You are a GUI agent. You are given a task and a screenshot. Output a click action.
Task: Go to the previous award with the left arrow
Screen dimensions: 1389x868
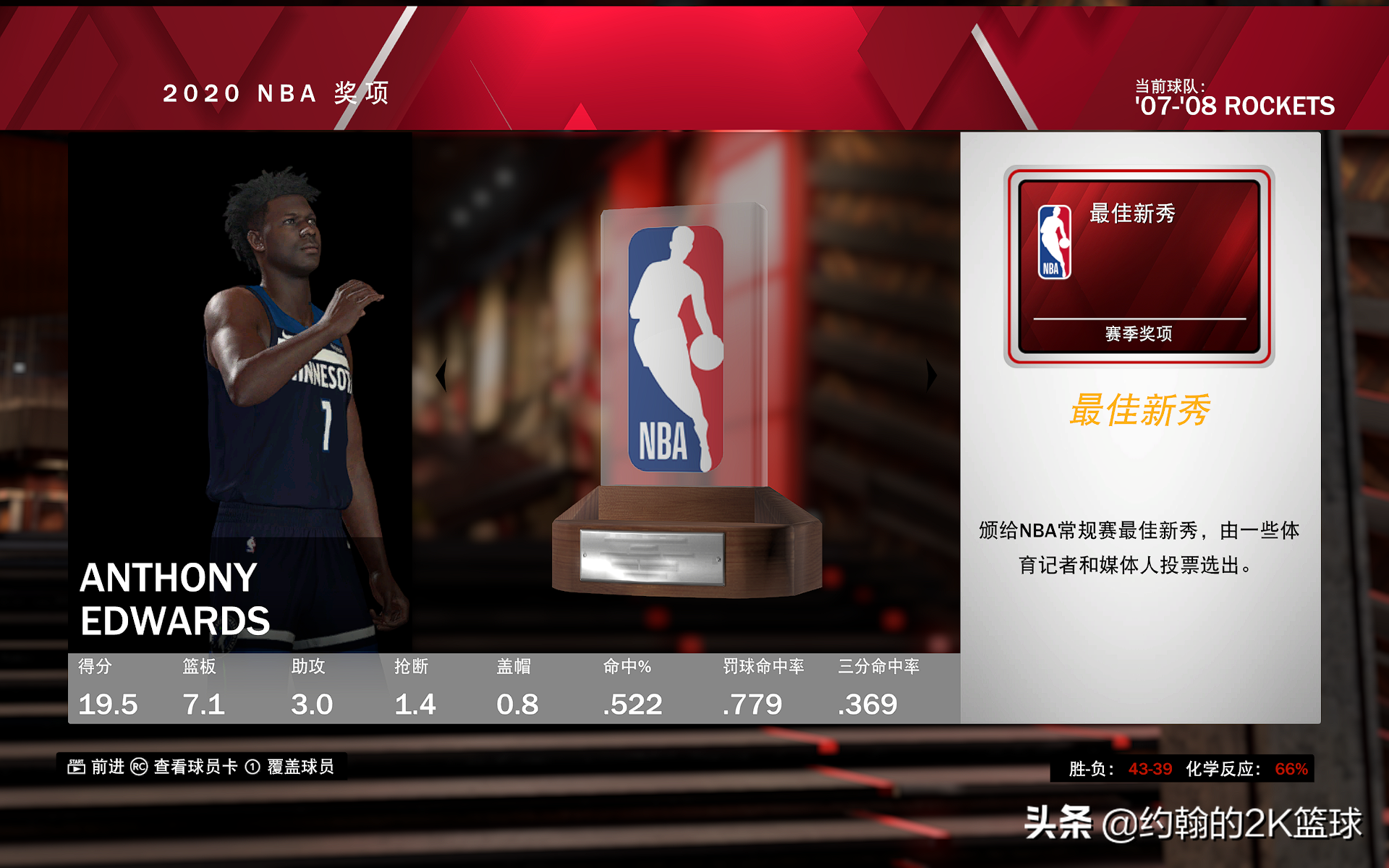pos(441,375)
